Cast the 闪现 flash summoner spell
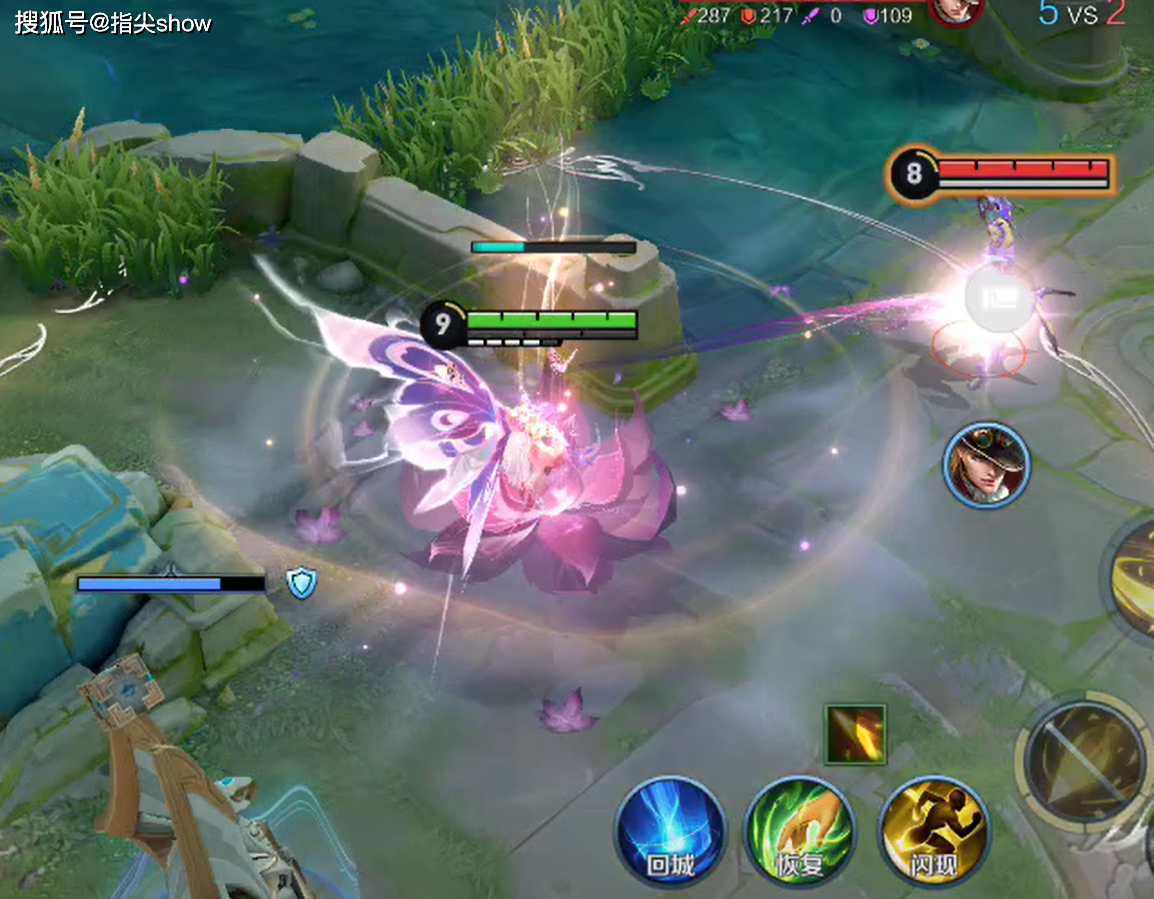 (x=933, y=831)
